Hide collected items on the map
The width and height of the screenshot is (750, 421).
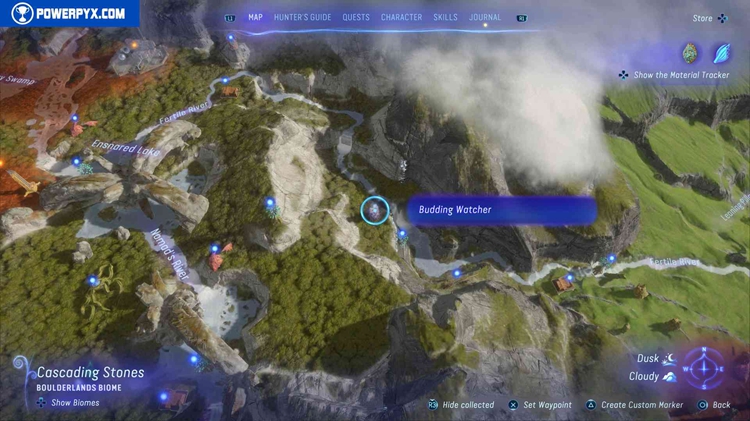(x=461, y=405)
